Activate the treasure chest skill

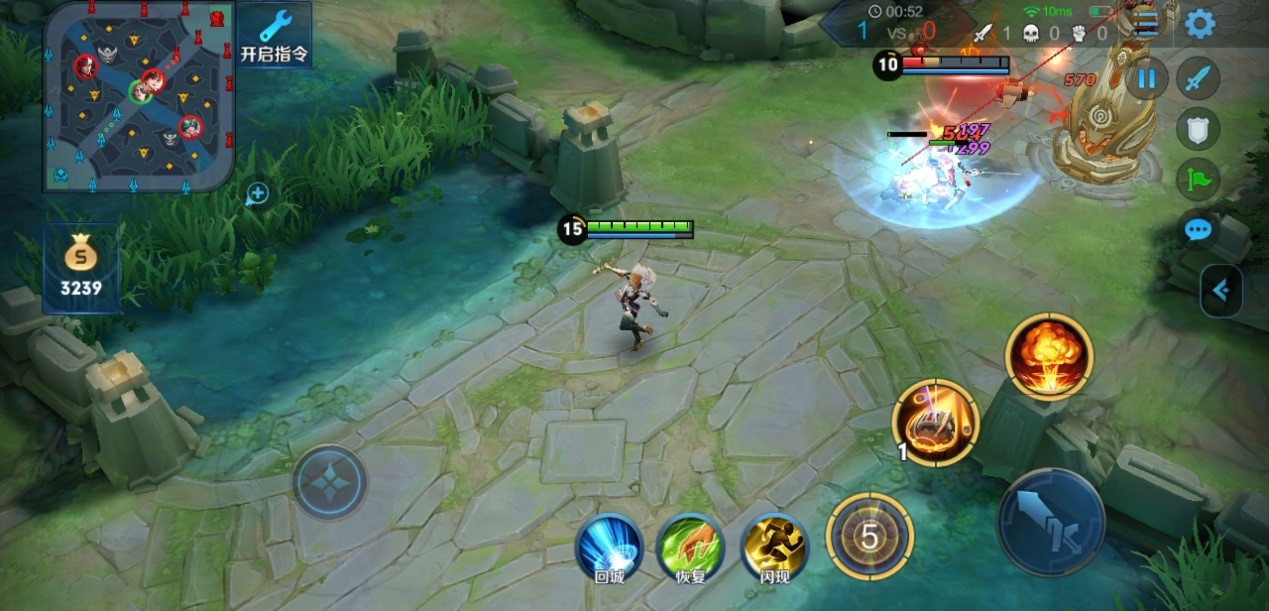click(935, 423)
